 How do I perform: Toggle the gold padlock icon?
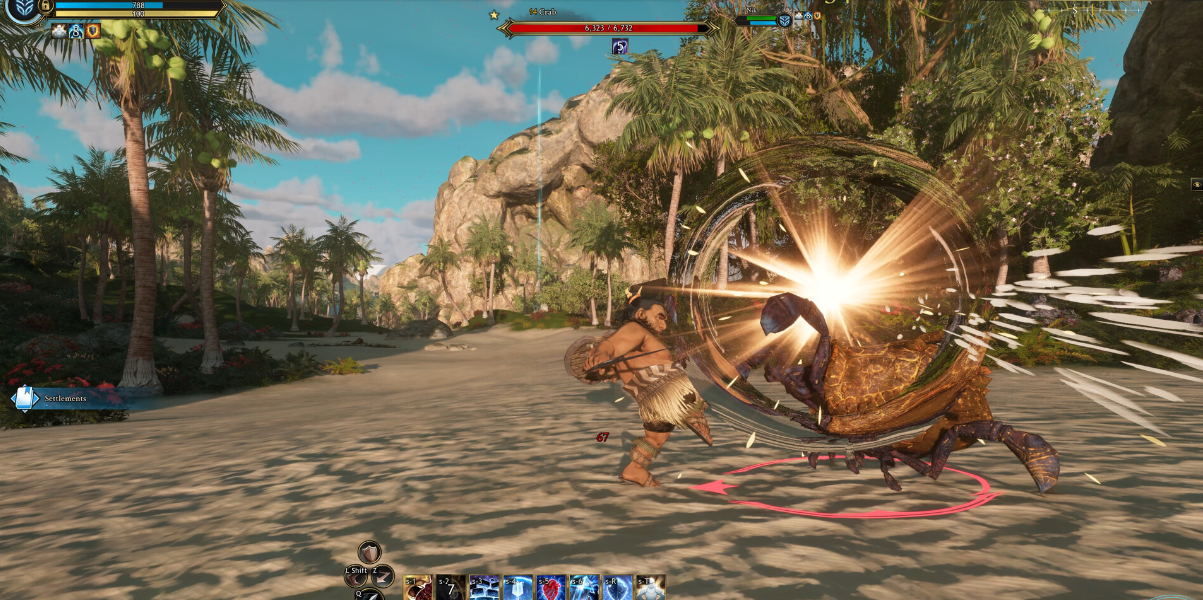pyautogui.click(x=47, y=6)
